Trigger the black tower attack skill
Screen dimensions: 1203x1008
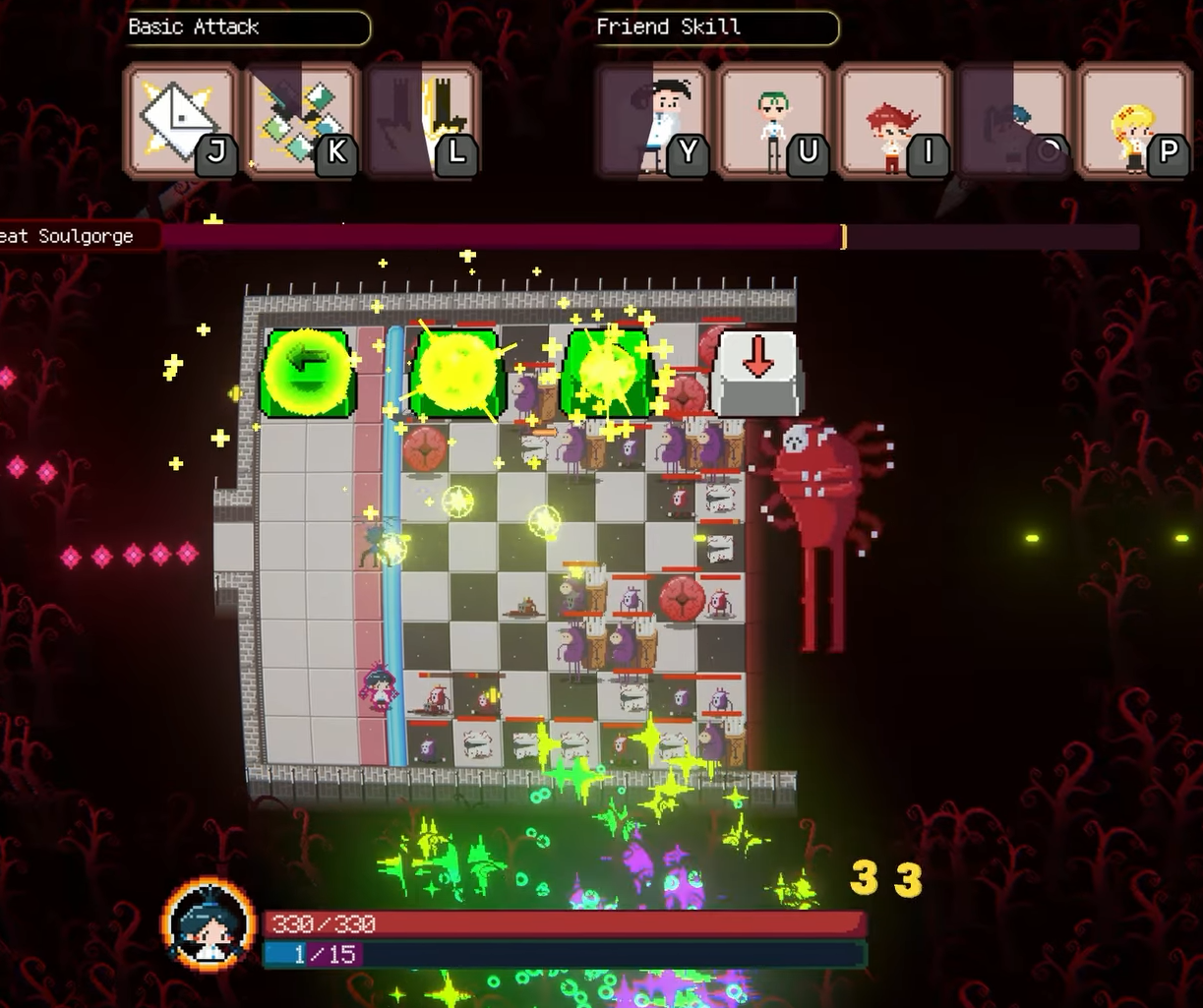423,121
